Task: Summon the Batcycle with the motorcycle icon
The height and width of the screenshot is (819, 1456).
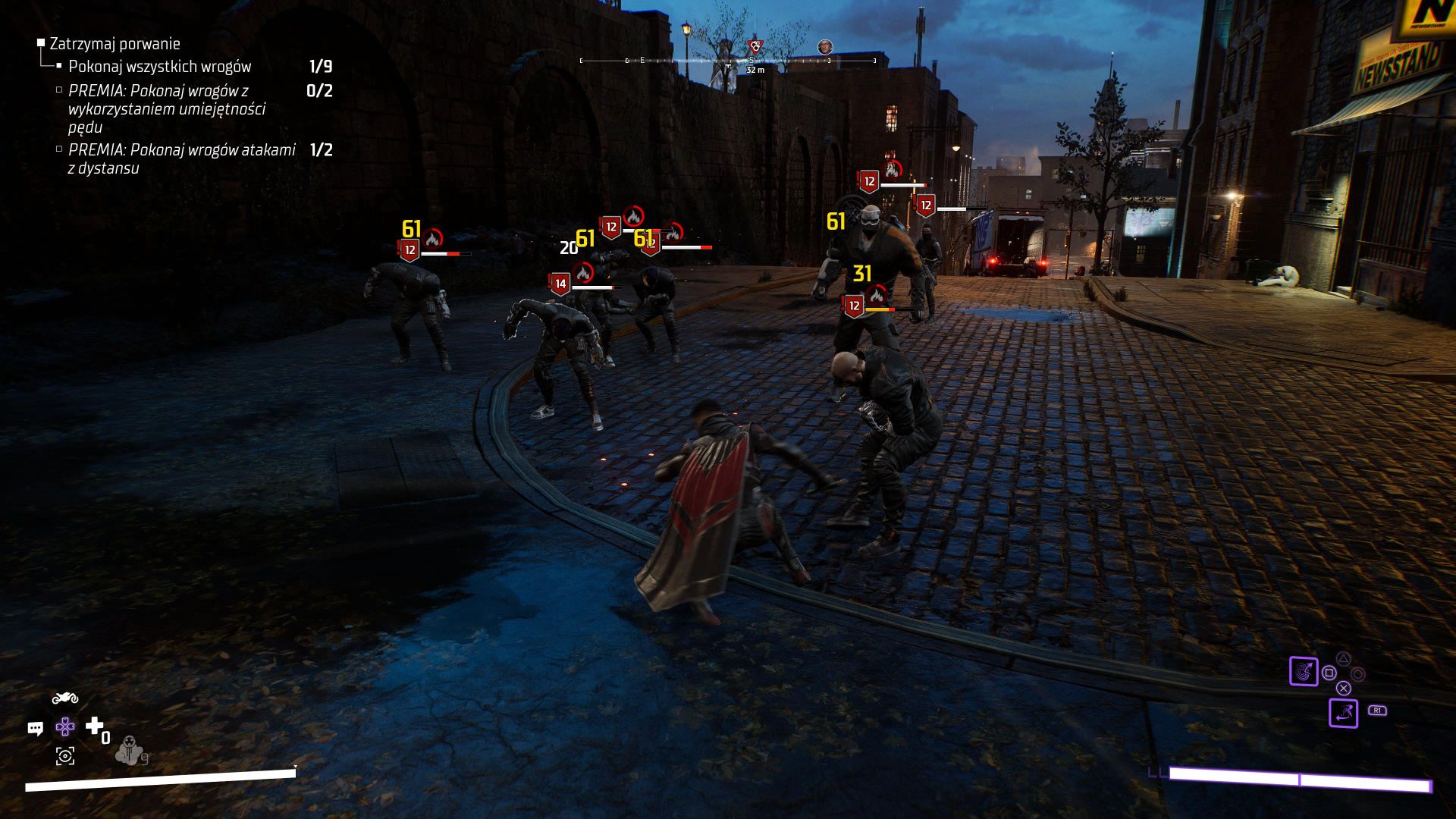Action: click(65, 698)
